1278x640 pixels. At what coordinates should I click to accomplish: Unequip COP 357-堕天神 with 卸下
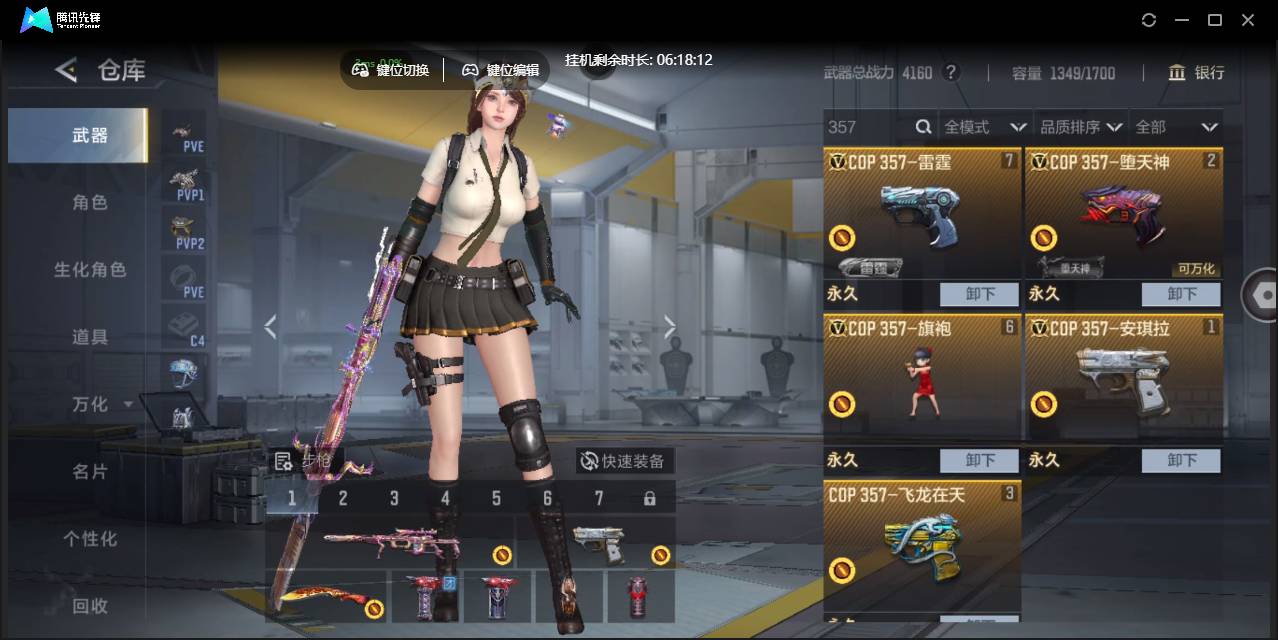[x=1181, y=294]
